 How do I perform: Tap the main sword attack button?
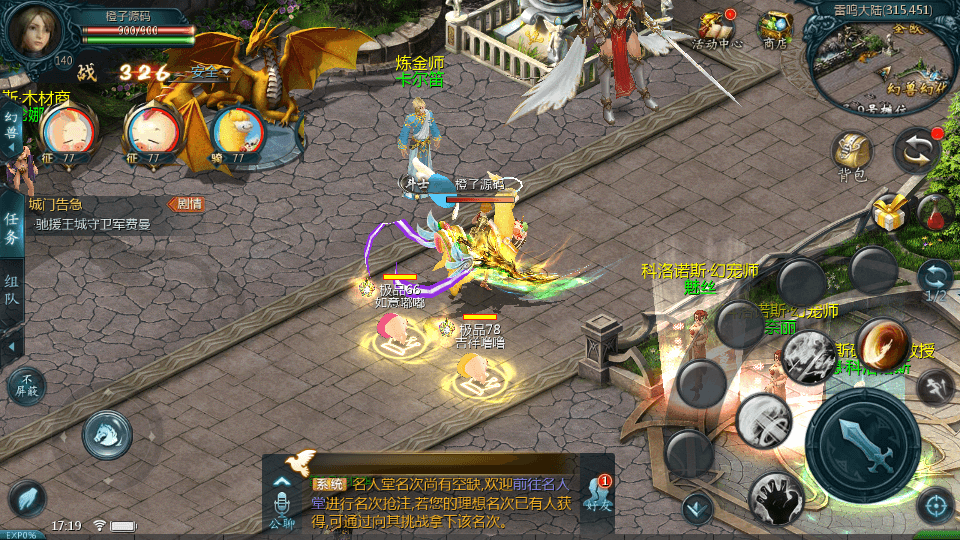pyautogui.click(x=862, y=438)
